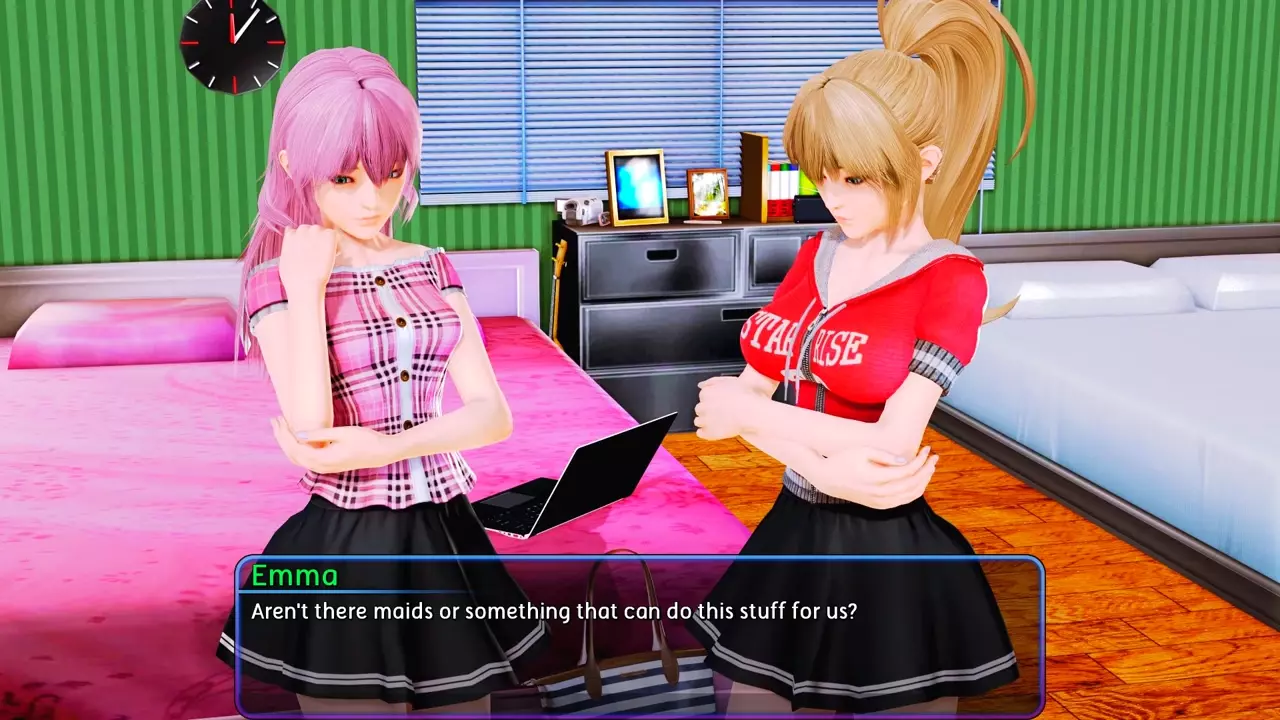Click Emma's dialogue box to continue
This screenshot has height=720, width=1280.
pyautogui.click(x=640, y=635)
